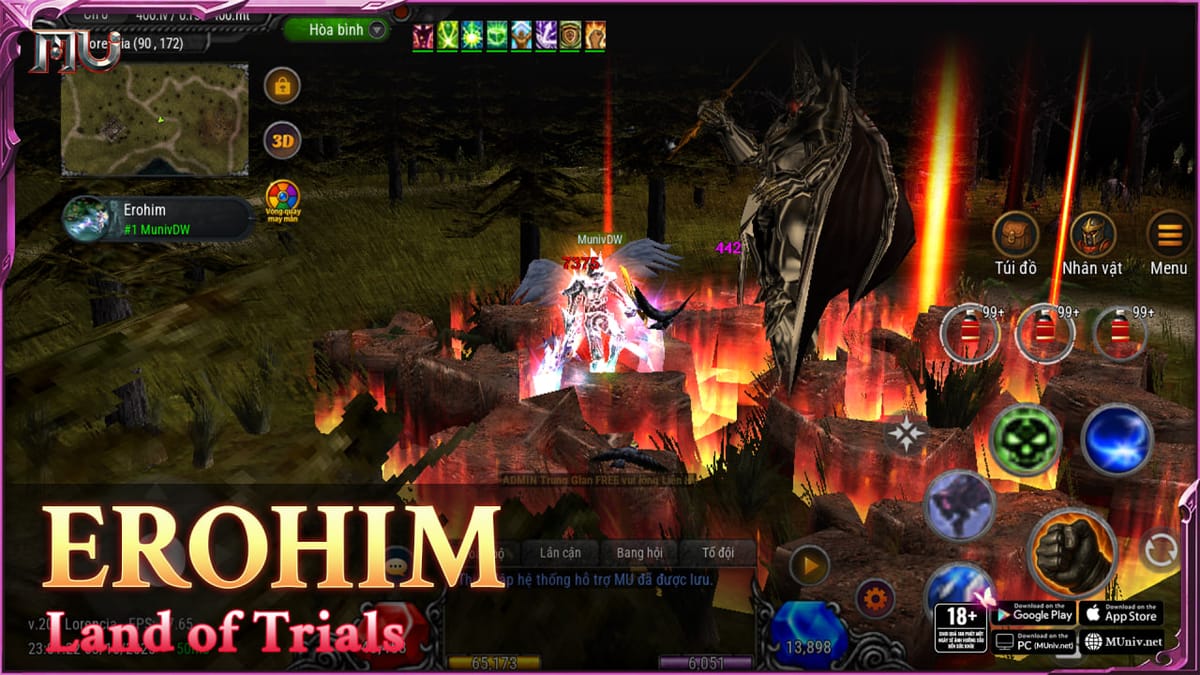Select the Erohim boss ranking panel
1200x675 pixels.
point(158,218)
